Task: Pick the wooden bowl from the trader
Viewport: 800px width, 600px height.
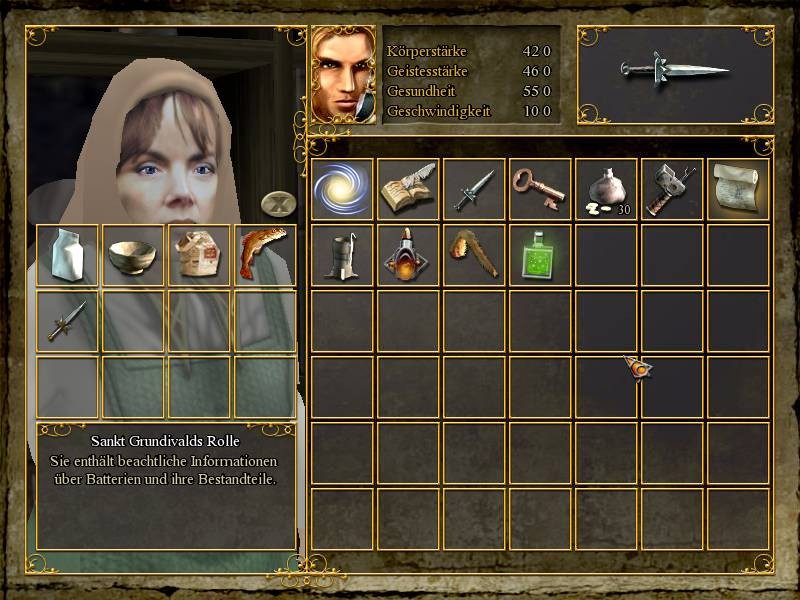Action: (x=134, y=254)
